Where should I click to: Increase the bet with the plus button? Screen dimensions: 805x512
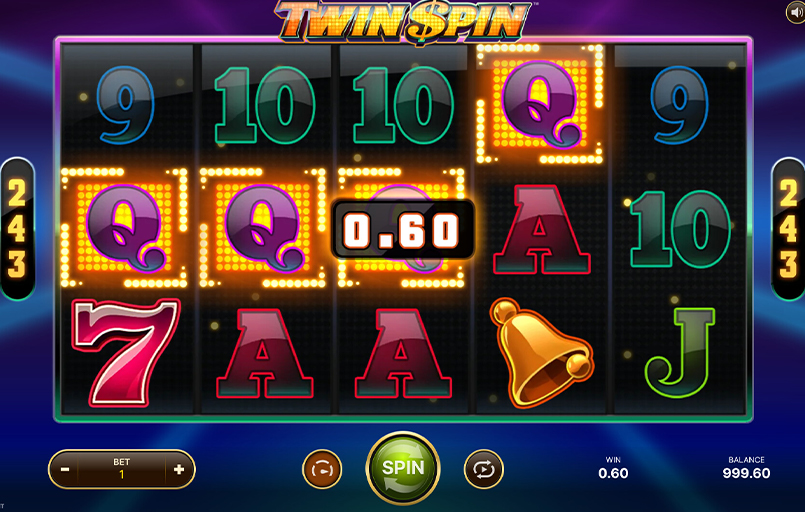click(179, 469)
